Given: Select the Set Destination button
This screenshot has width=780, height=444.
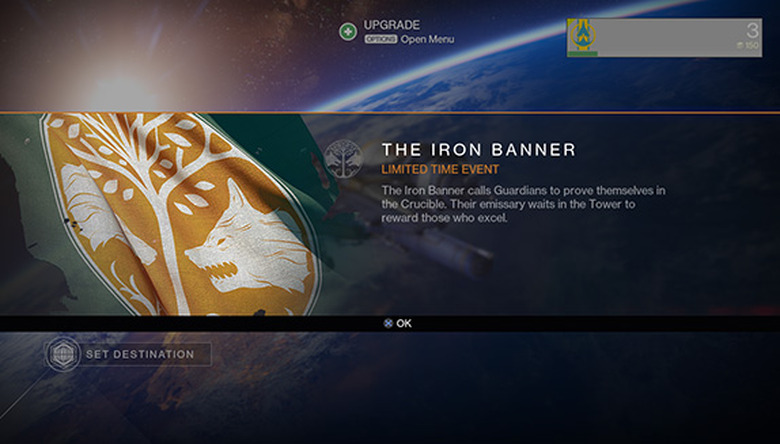Looking at the screenshot, I should pos(130,354).
